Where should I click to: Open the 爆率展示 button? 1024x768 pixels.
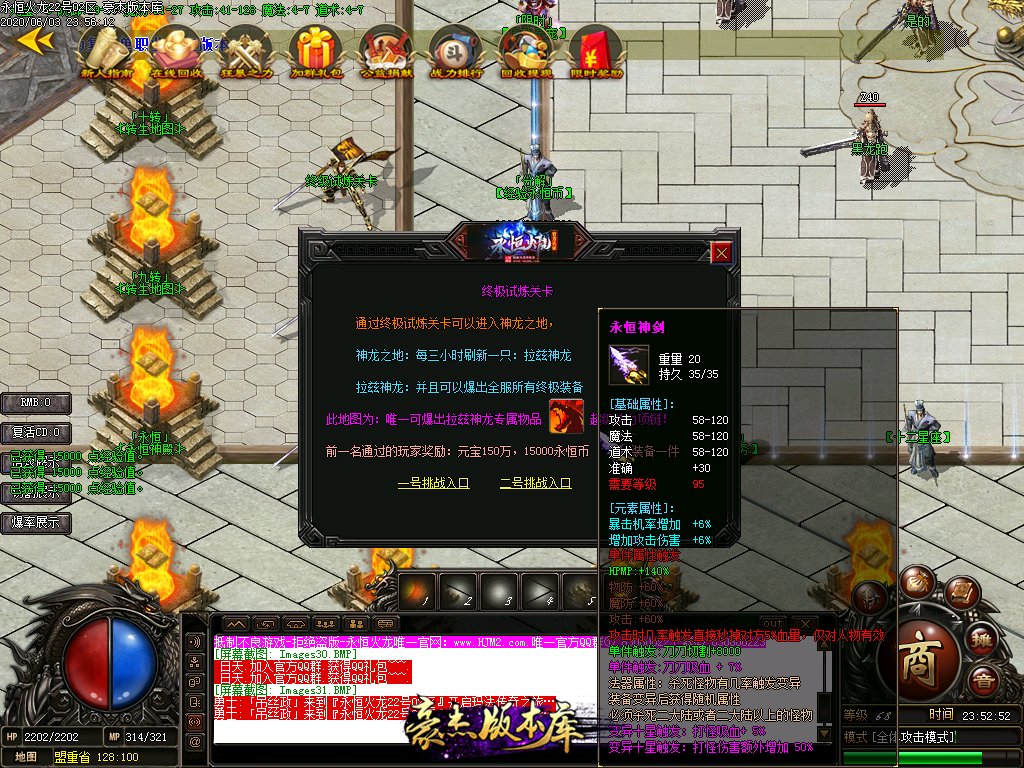coord(36,522)
